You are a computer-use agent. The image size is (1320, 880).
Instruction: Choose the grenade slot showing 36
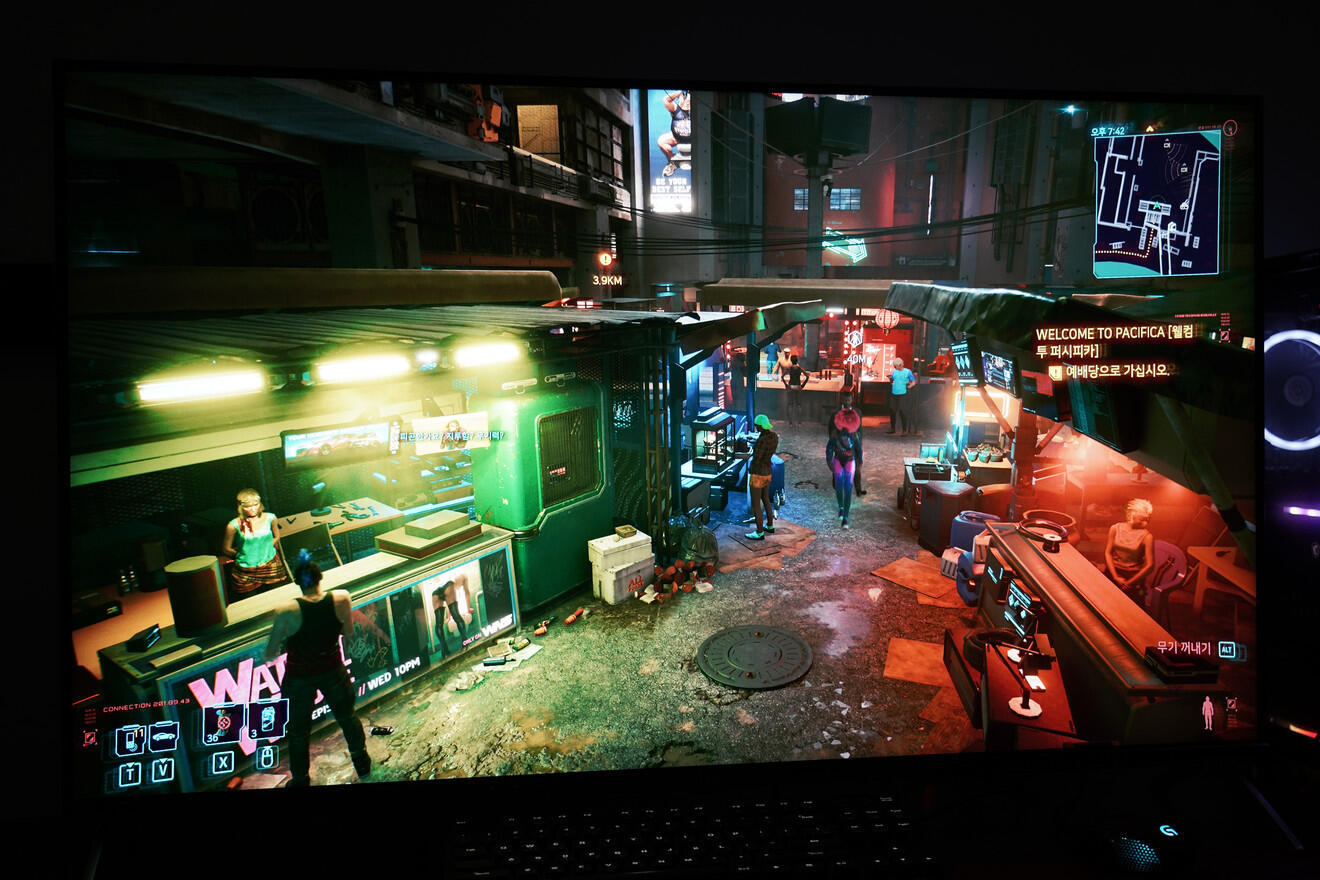(x=222, y=723)
